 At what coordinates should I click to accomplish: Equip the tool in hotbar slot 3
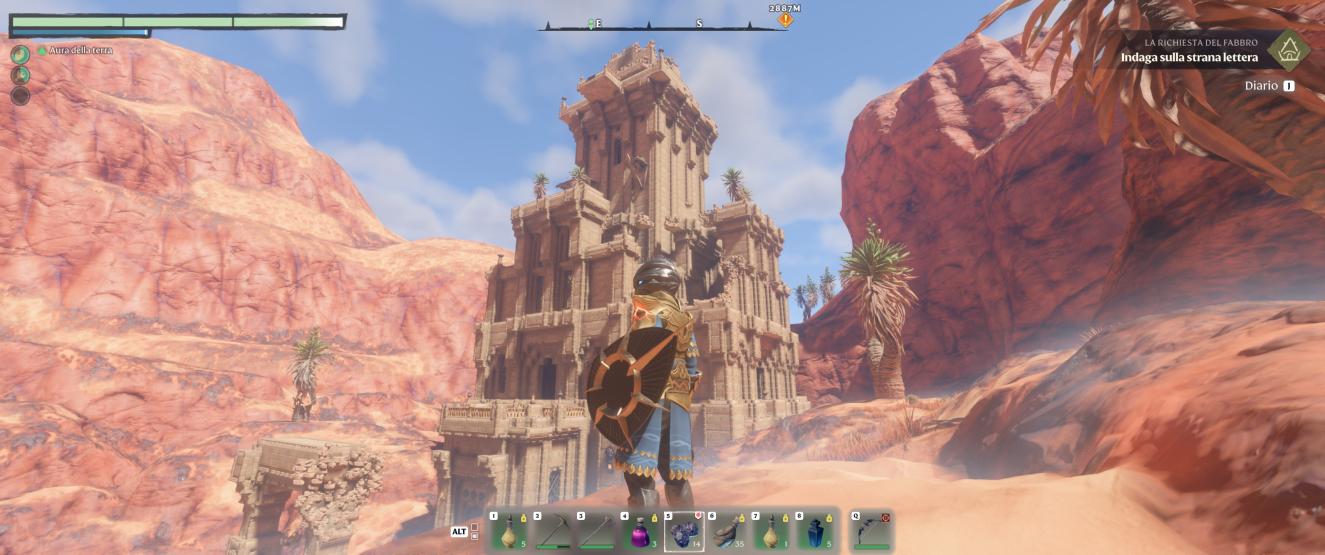click(596, 532)
